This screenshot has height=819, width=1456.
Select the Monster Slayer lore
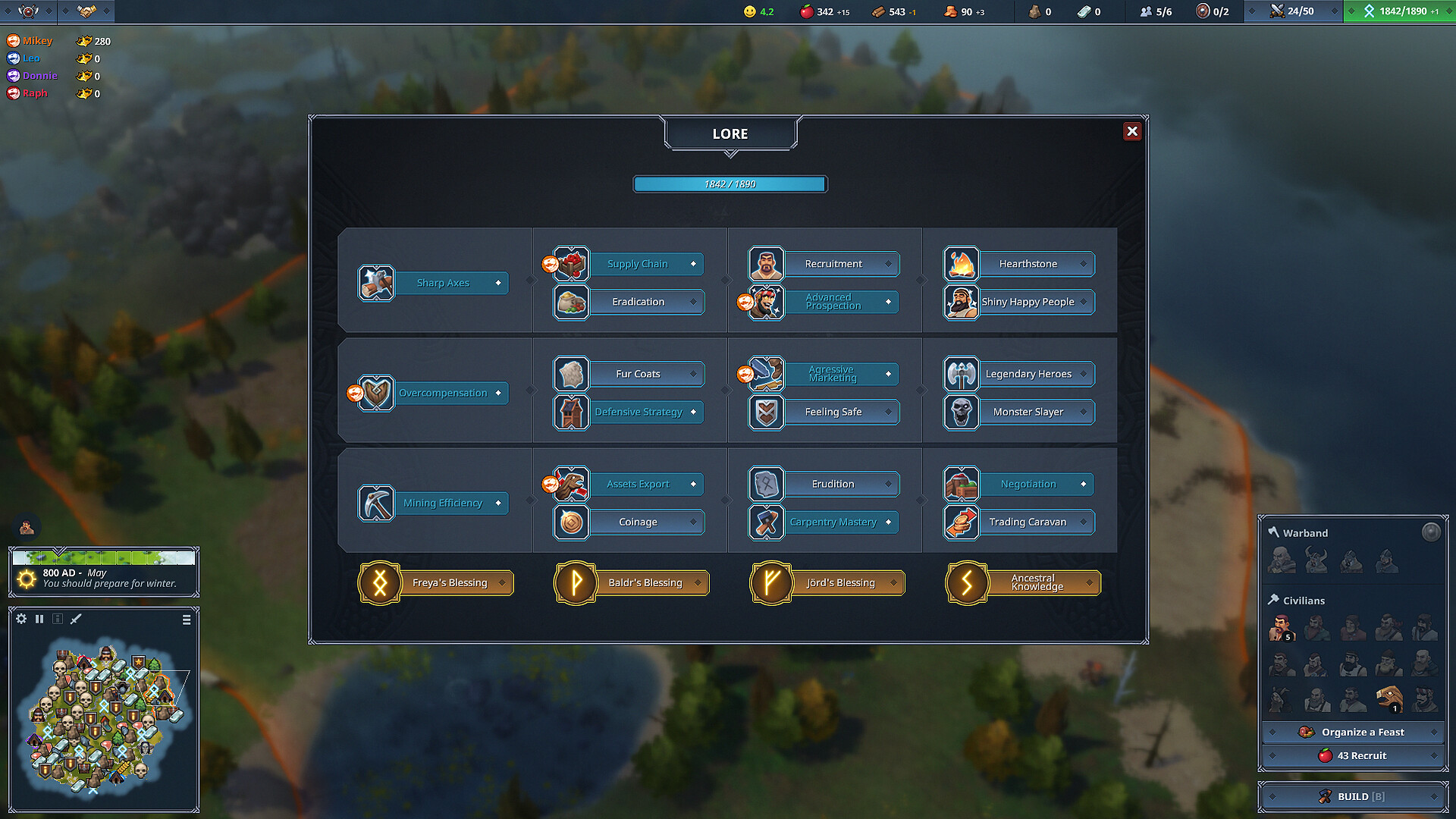[x=1028, y=412]
